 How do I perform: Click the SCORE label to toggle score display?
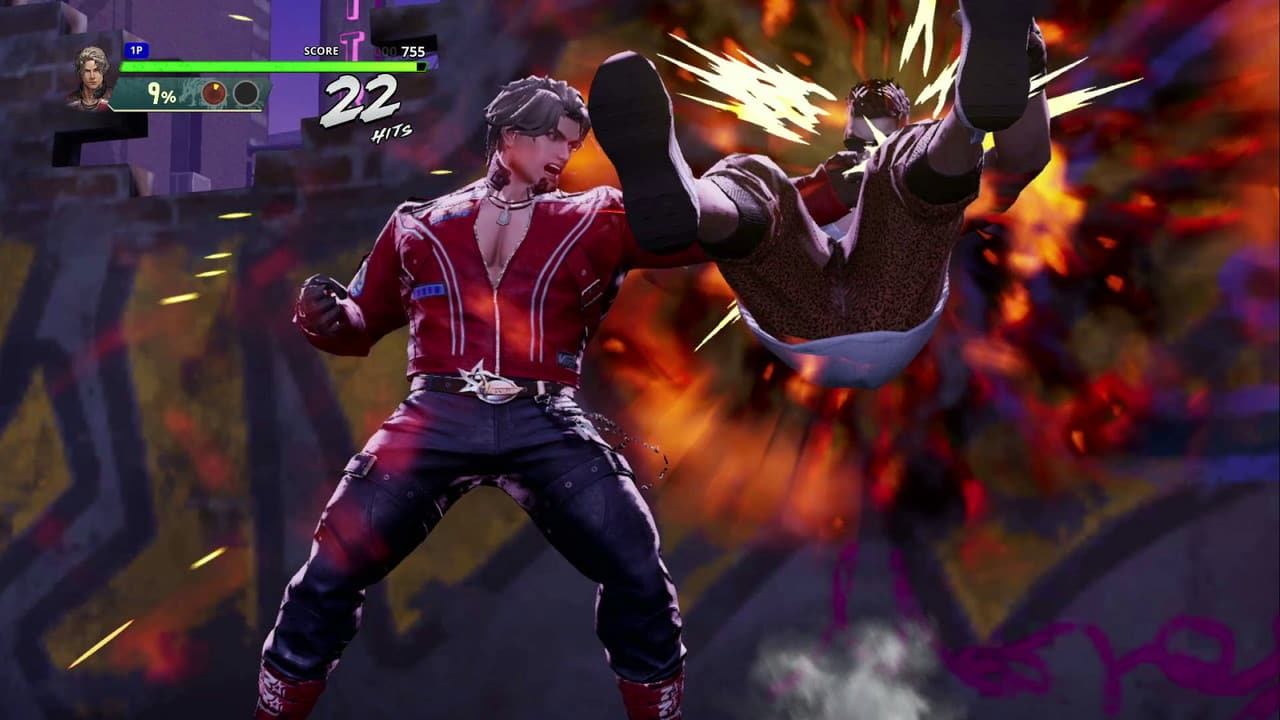[x=321, y=50]
